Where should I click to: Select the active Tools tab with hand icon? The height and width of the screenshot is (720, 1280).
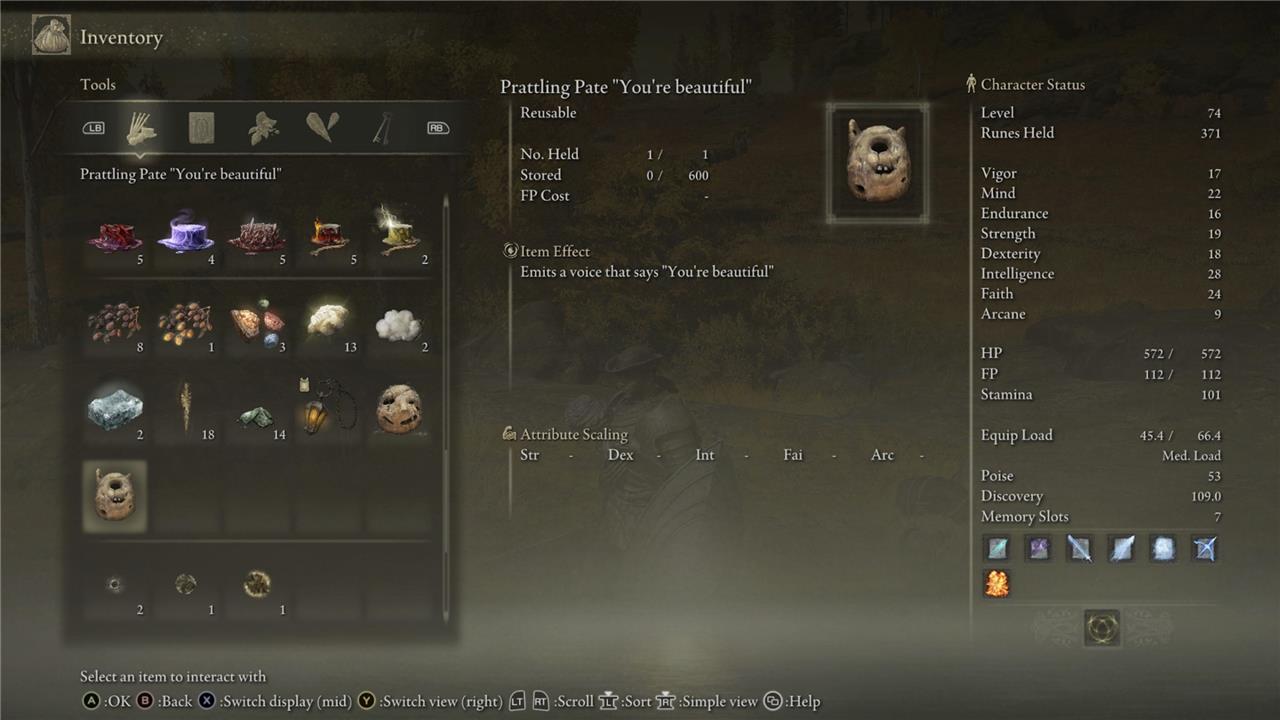[x=142, y=128]
